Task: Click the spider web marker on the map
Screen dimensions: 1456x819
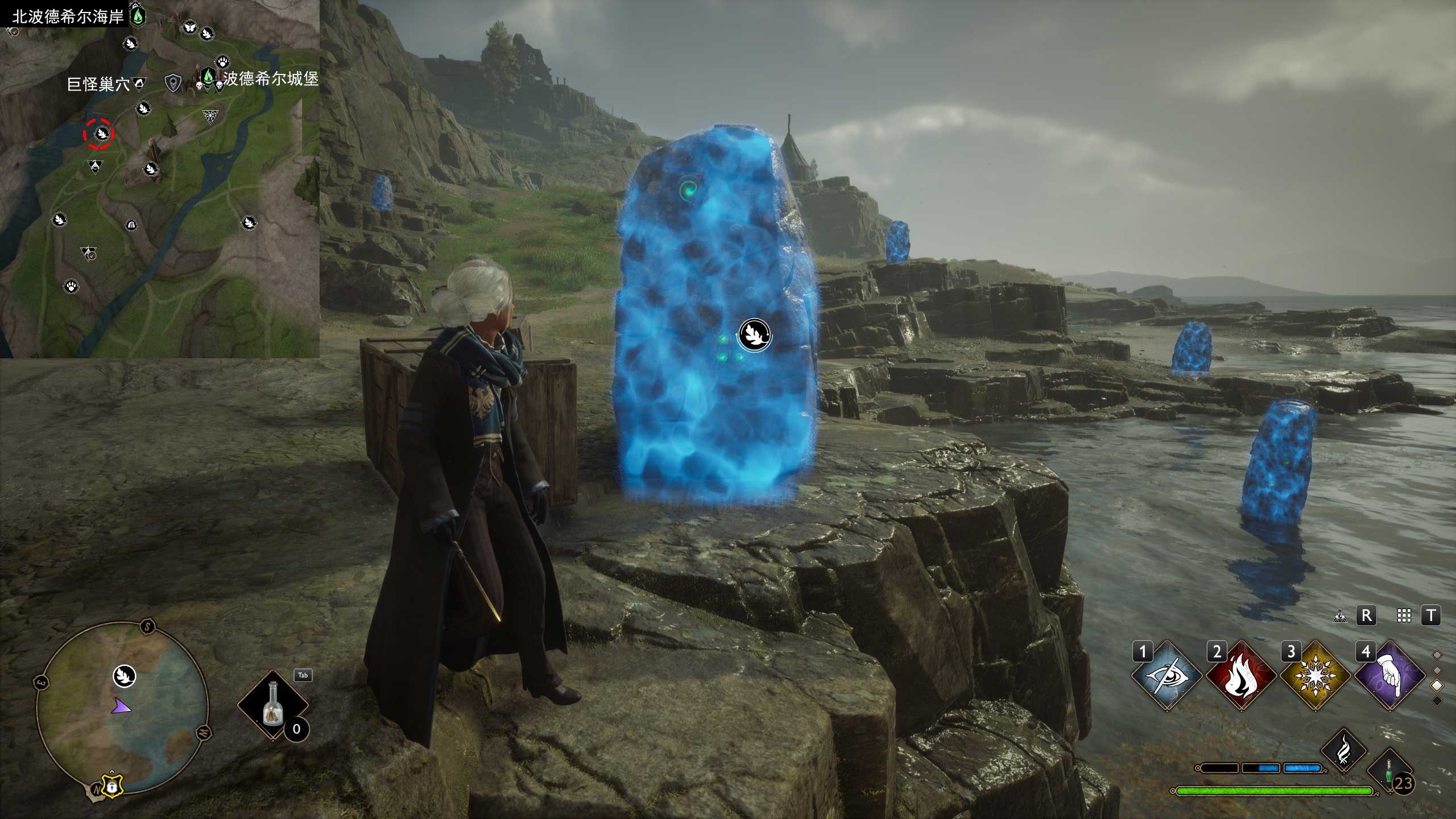Action: coord(210,117)
